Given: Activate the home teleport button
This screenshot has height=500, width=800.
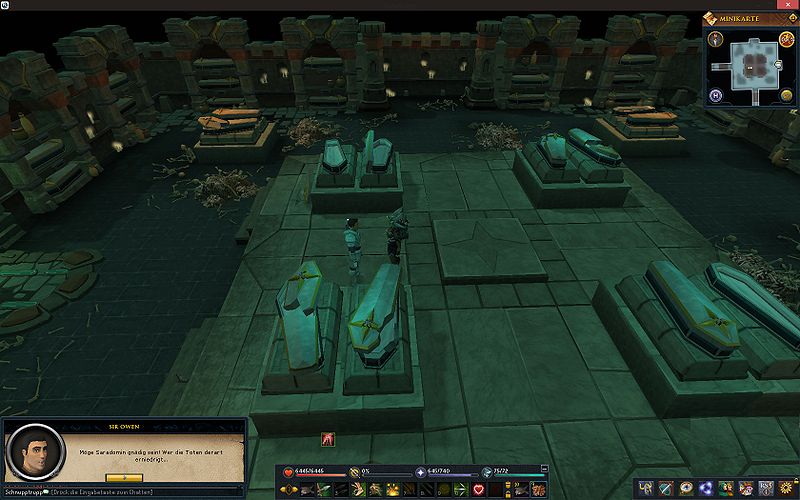Looking at the screenshot, I should 716,96.
